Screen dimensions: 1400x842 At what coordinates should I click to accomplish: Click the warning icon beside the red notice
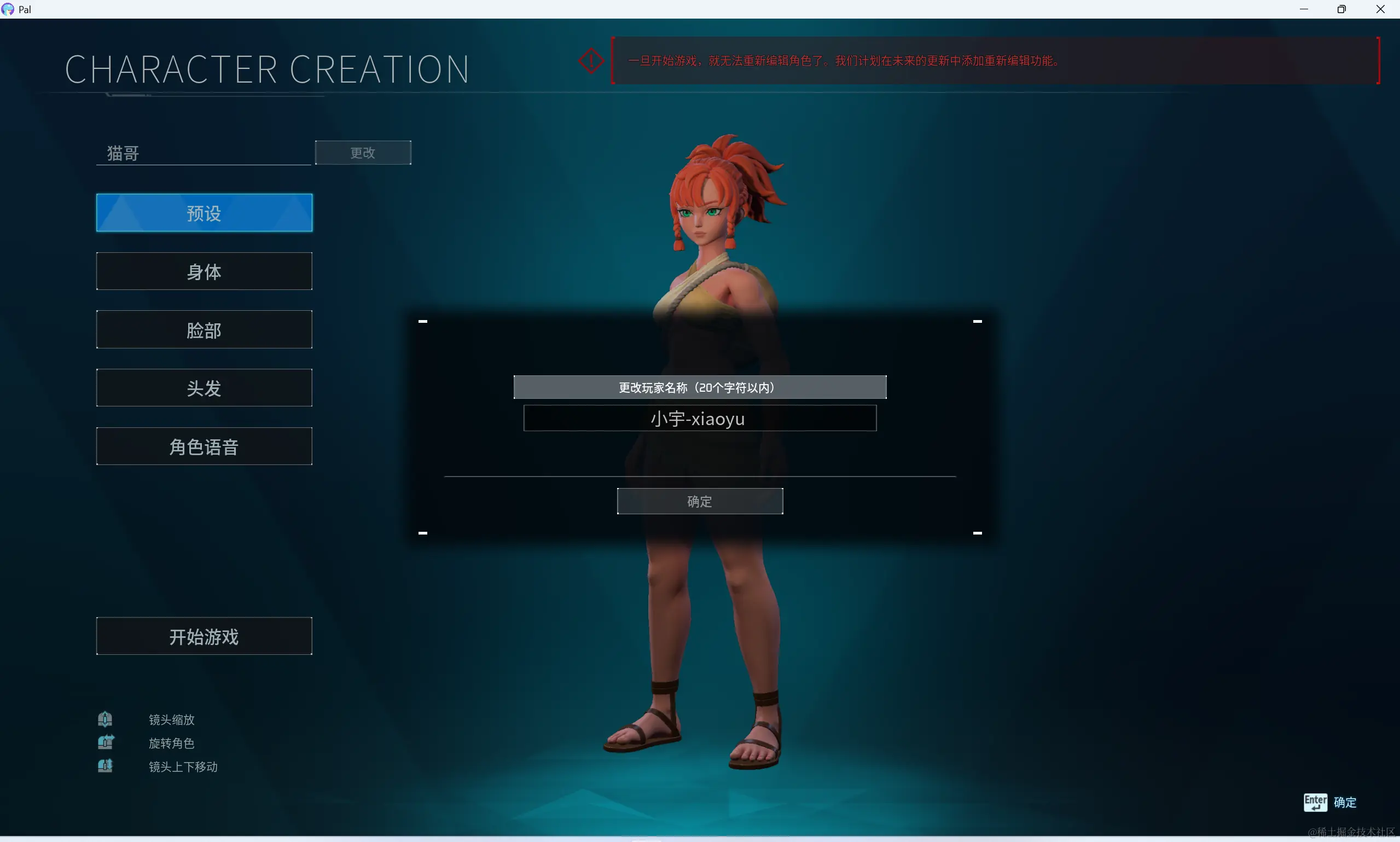pyautogui.click(x=590, y=60)
